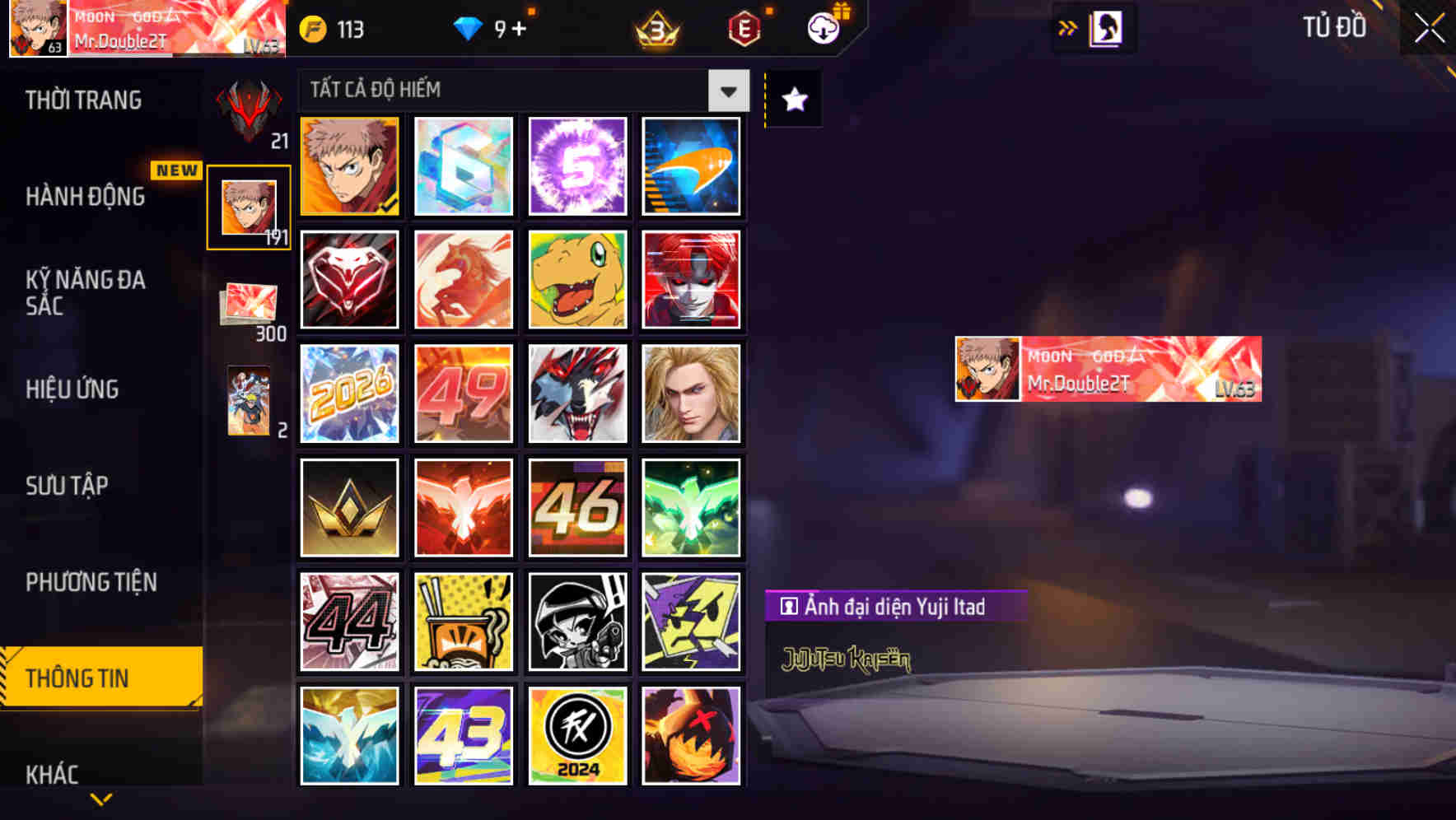Screen dimensions: 1456x820
Task: Open the banner category showing 300 items
Action: 248,301
